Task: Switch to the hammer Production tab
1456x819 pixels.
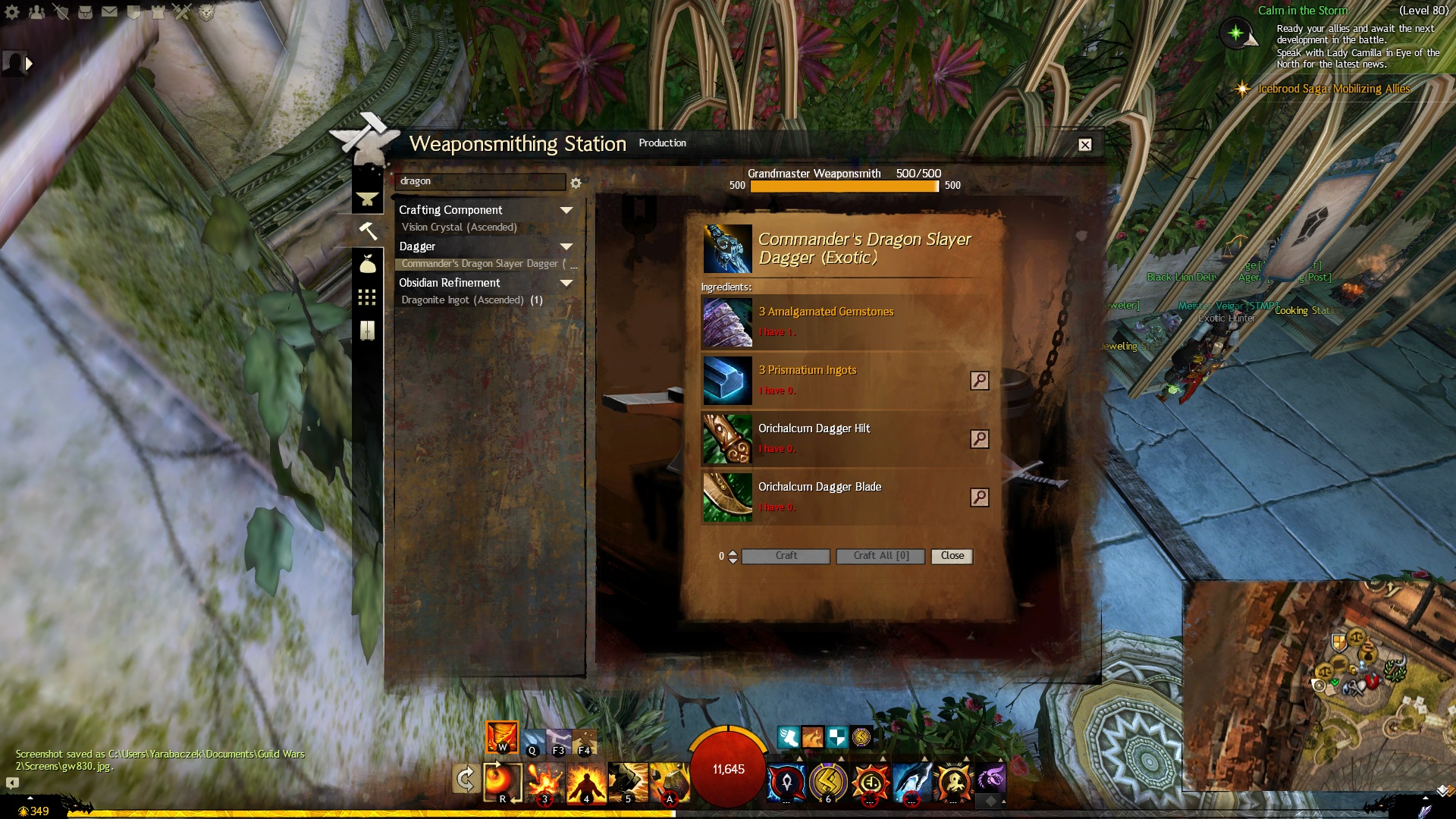Action: tap(368, 231)
